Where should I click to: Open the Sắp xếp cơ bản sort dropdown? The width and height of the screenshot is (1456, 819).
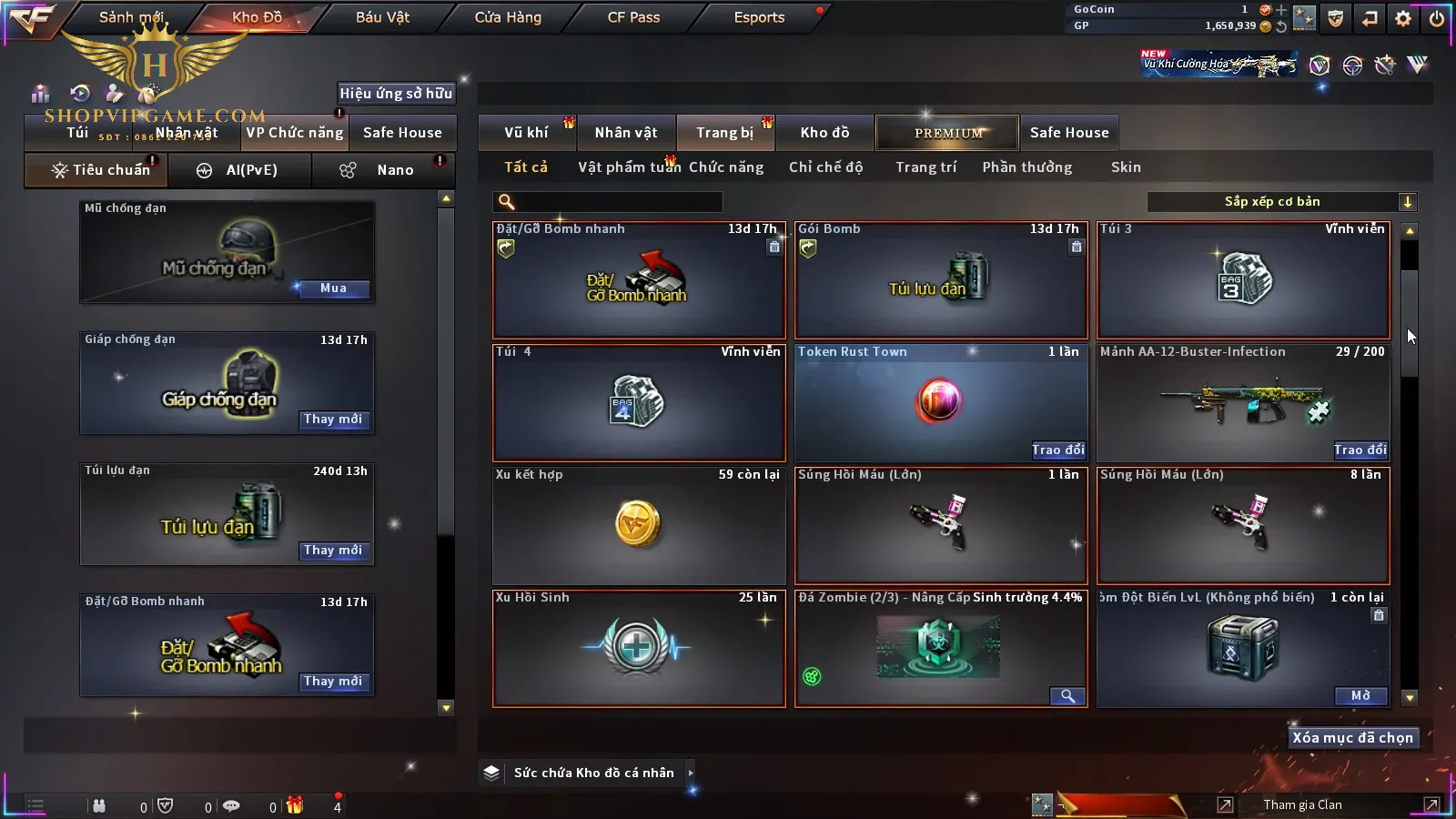point(1281,202)
